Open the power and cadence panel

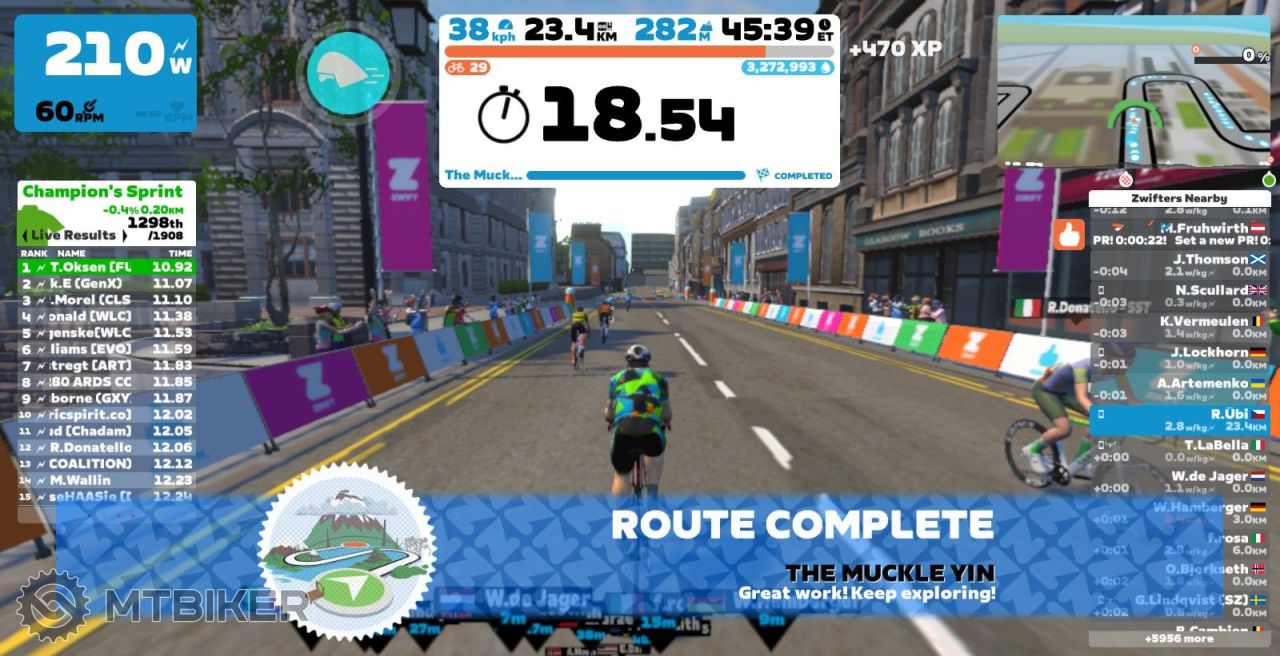click(105, 72)
